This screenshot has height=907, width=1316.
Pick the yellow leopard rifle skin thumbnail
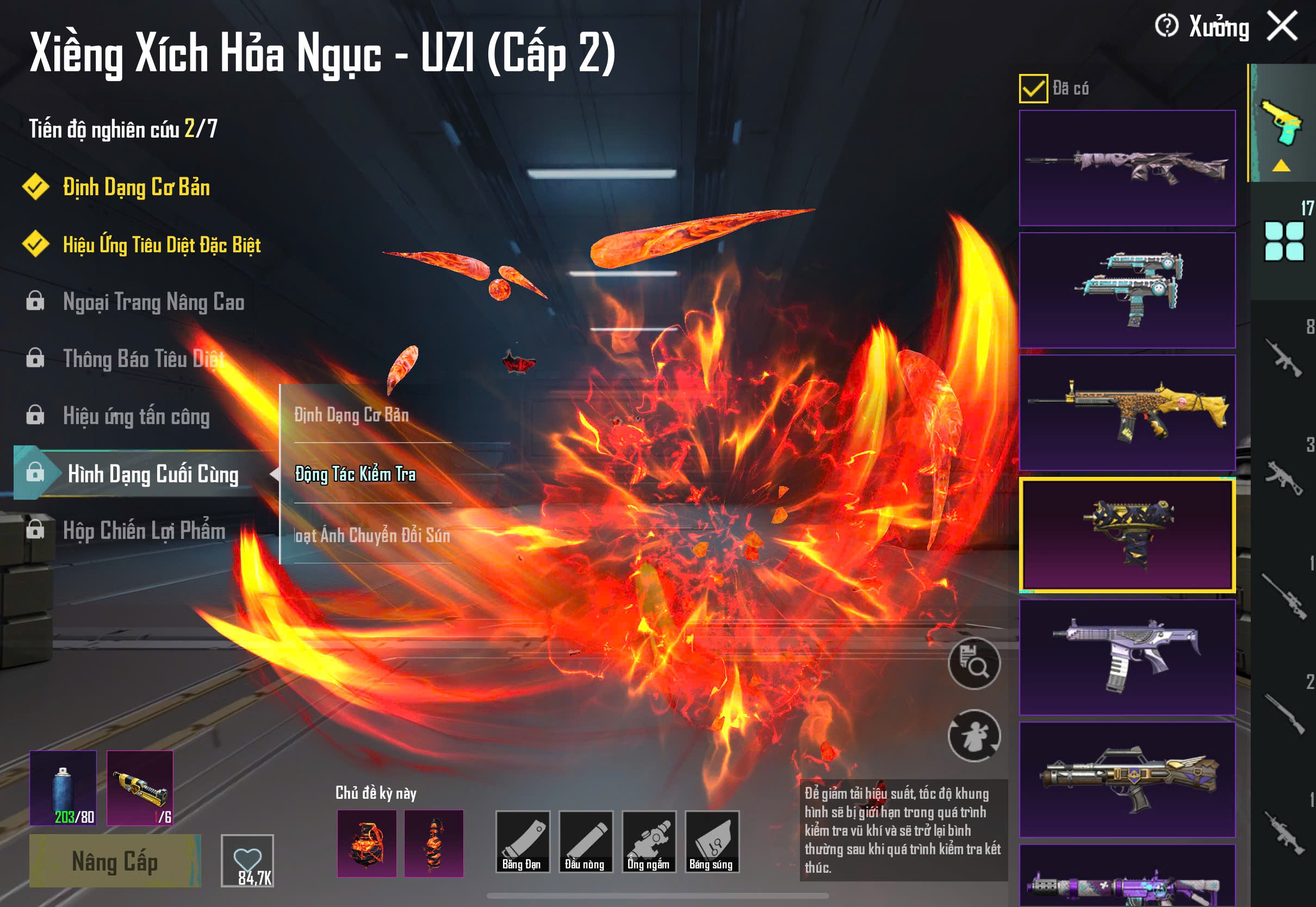coord(1127,413)
